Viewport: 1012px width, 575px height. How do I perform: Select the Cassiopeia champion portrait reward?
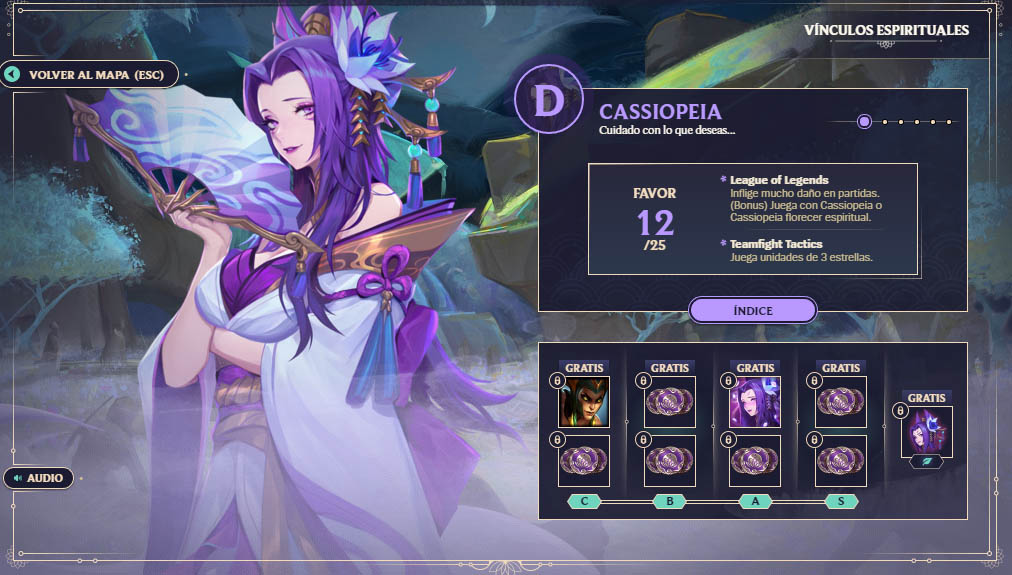click(584, 401)
